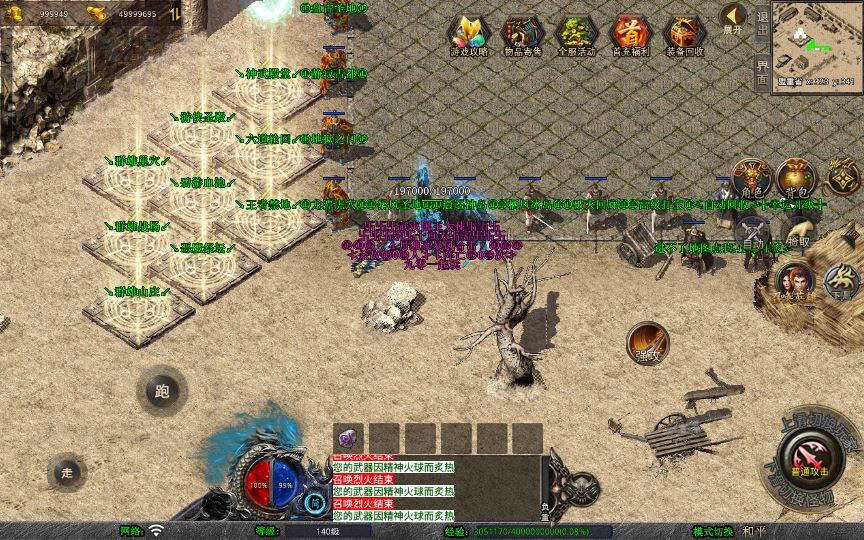Open the minimap
The width and height of the screenshot is (864, 540).
pyautogui.click(x=815, y=42)
